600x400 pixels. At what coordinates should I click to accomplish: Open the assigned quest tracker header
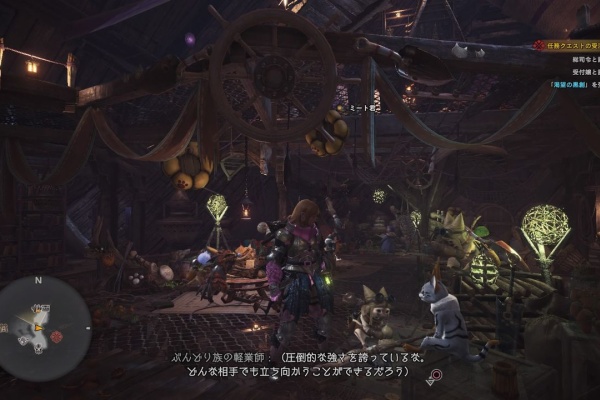pyautogui.click(x=571, y=45)
